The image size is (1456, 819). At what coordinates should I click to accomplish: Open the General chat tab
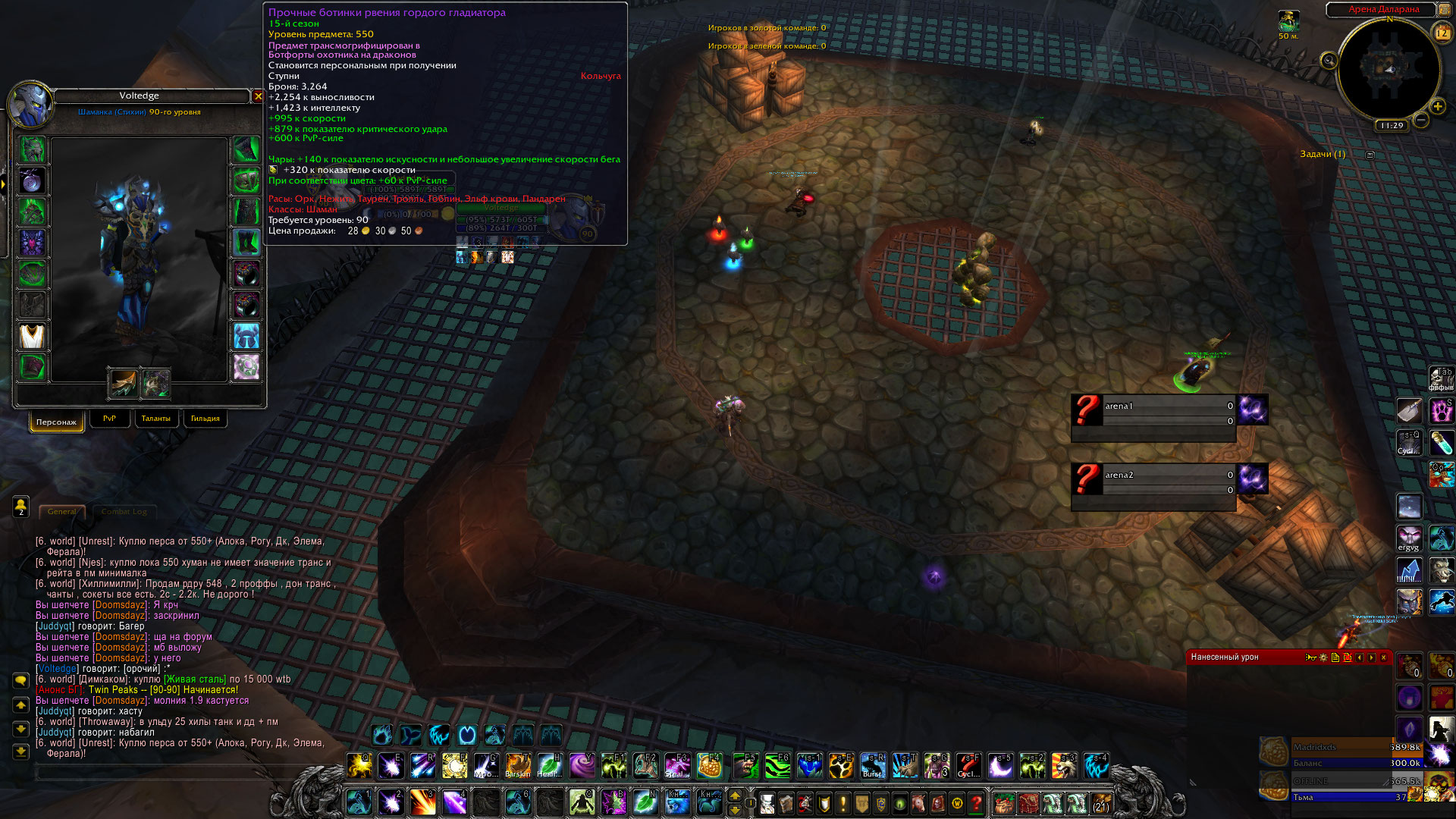pyautogui.click(x=61, y=512)
